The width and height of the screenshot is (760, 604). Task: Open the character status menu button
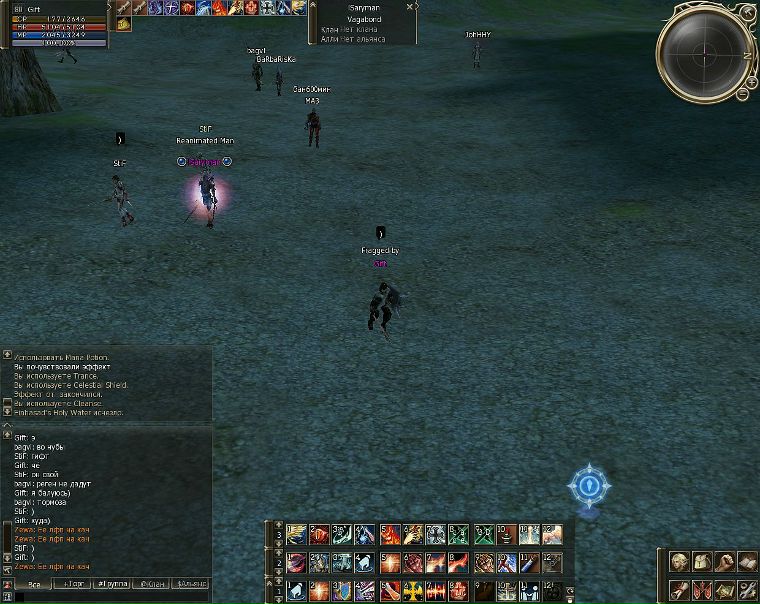tap(680, 561)
